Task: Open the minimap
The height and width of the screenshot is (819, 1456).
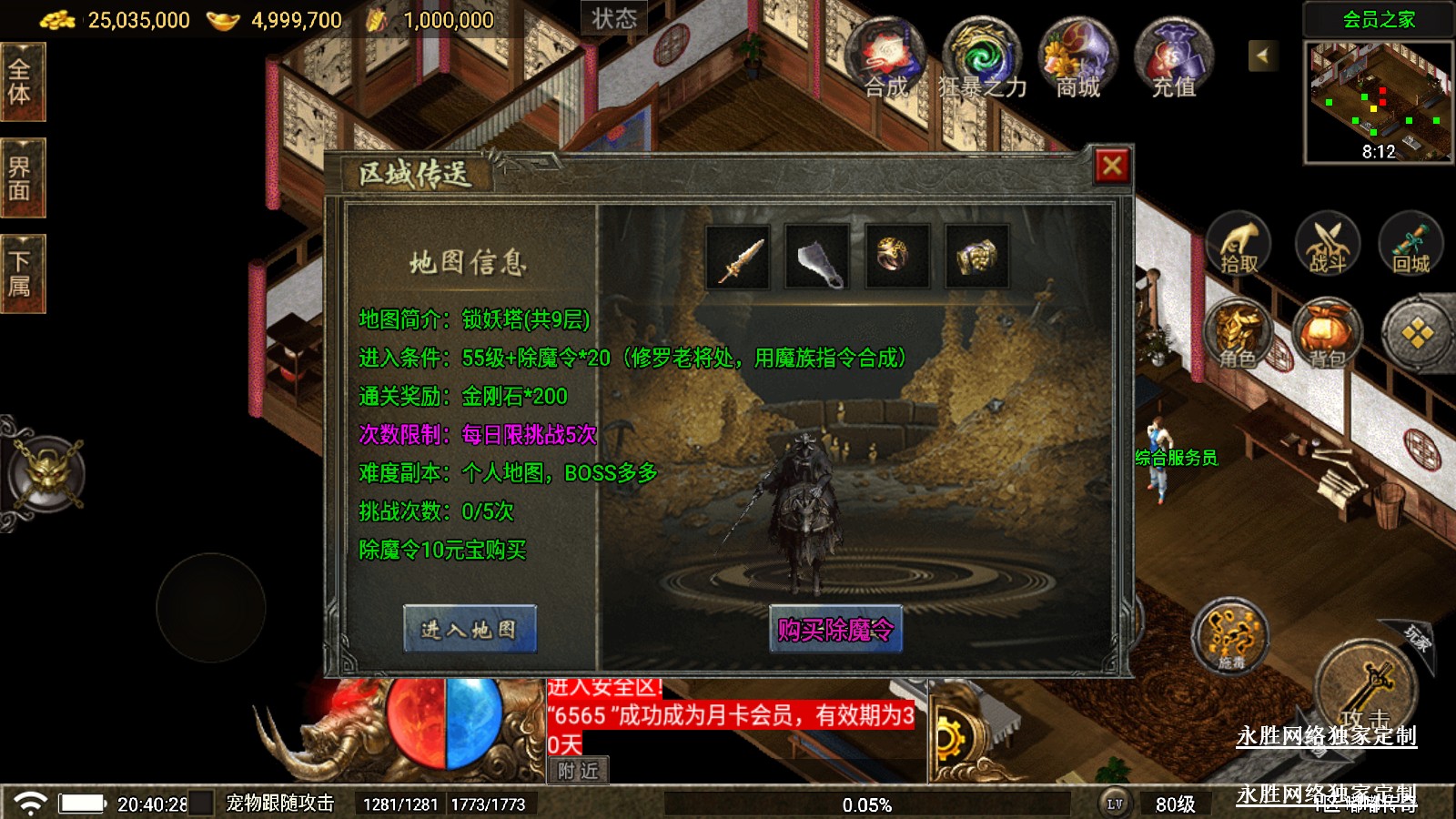Action: click(x=1378, y=102)
